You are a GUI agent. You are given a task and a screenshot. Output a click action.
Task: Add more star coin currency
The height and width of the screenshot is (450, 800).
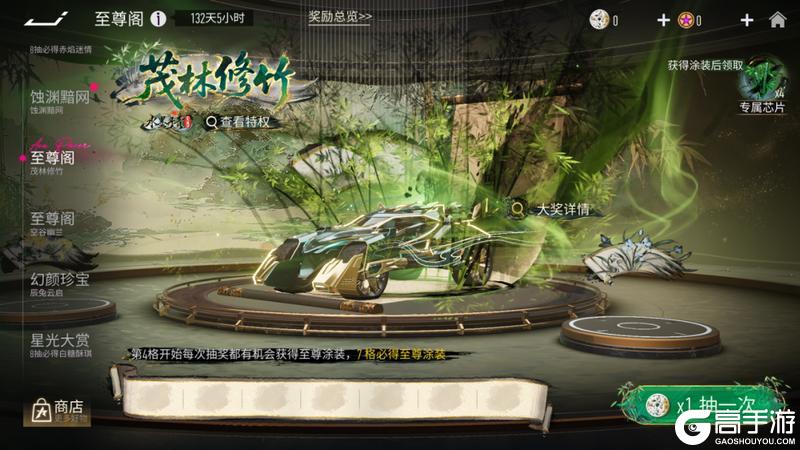(x=746, y=19)
